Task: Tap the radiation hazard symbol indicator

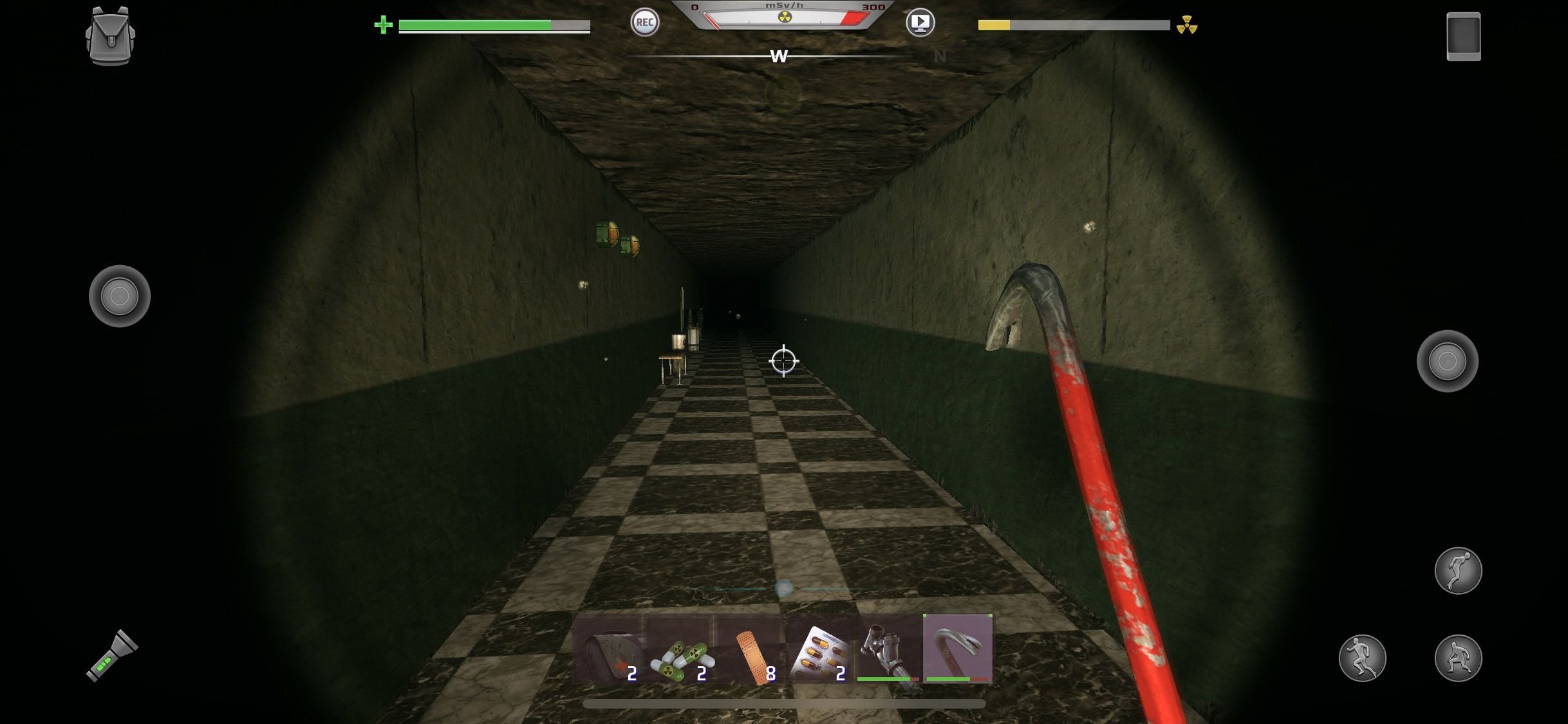Action: click(1186, 26)
